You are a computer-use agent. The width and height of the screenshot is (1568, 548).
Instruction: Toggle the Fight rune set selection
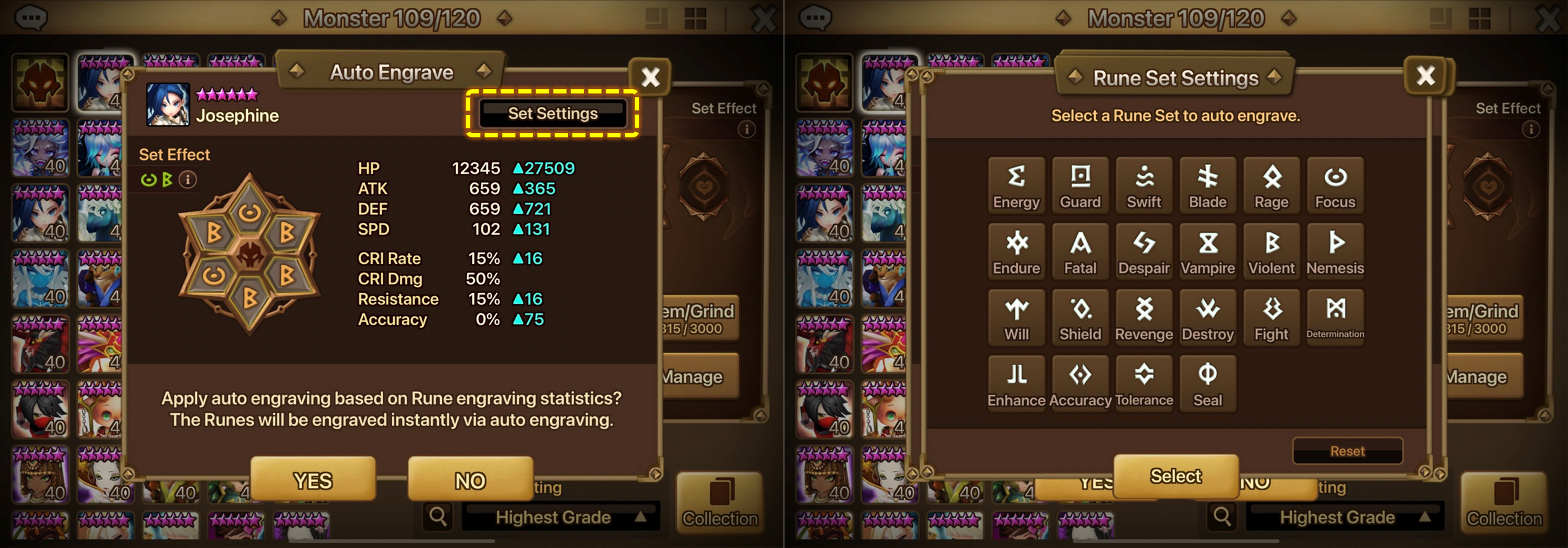pos(1271,317)
